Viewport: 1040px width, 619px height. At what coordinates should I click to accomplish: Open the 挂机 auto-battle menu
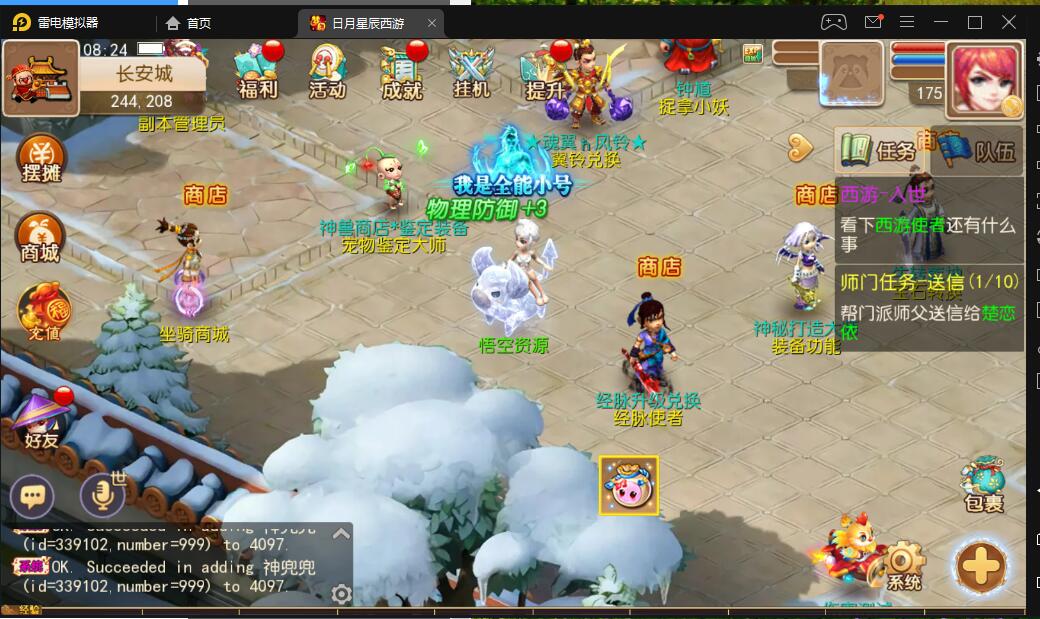(471, 72)
